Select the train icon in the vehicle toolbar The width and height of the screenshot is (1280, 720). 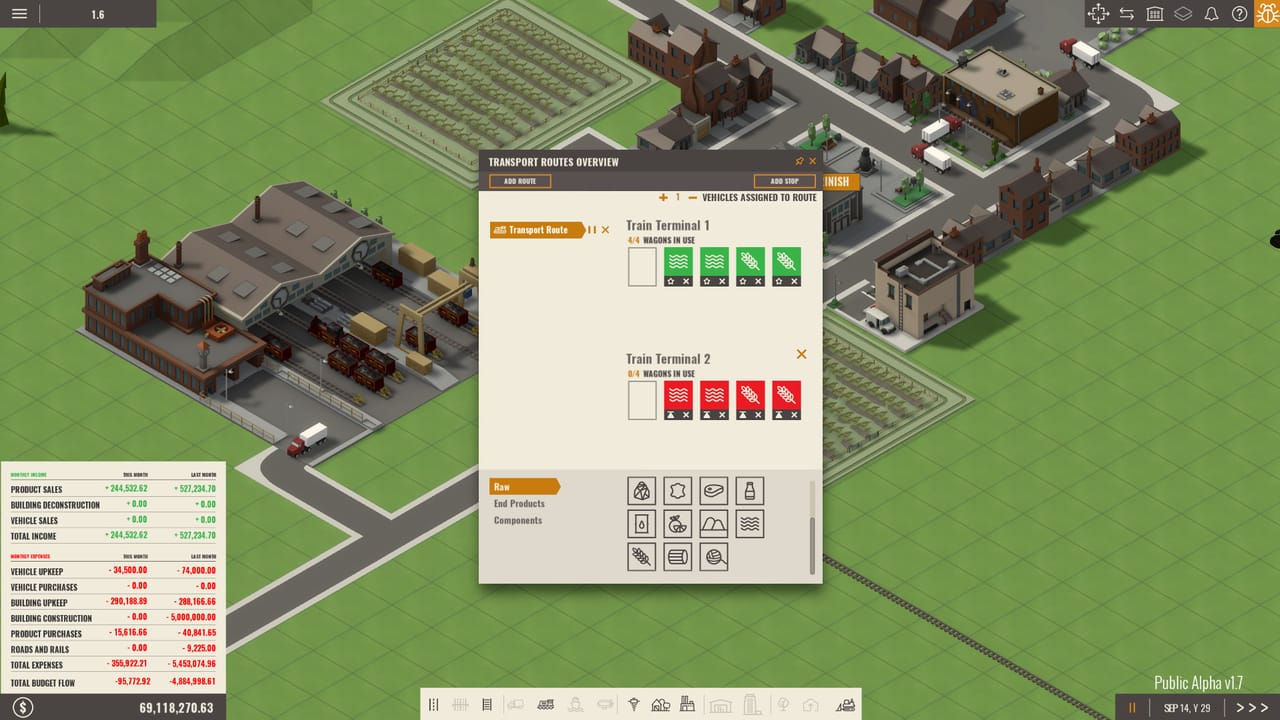[544, 704]
